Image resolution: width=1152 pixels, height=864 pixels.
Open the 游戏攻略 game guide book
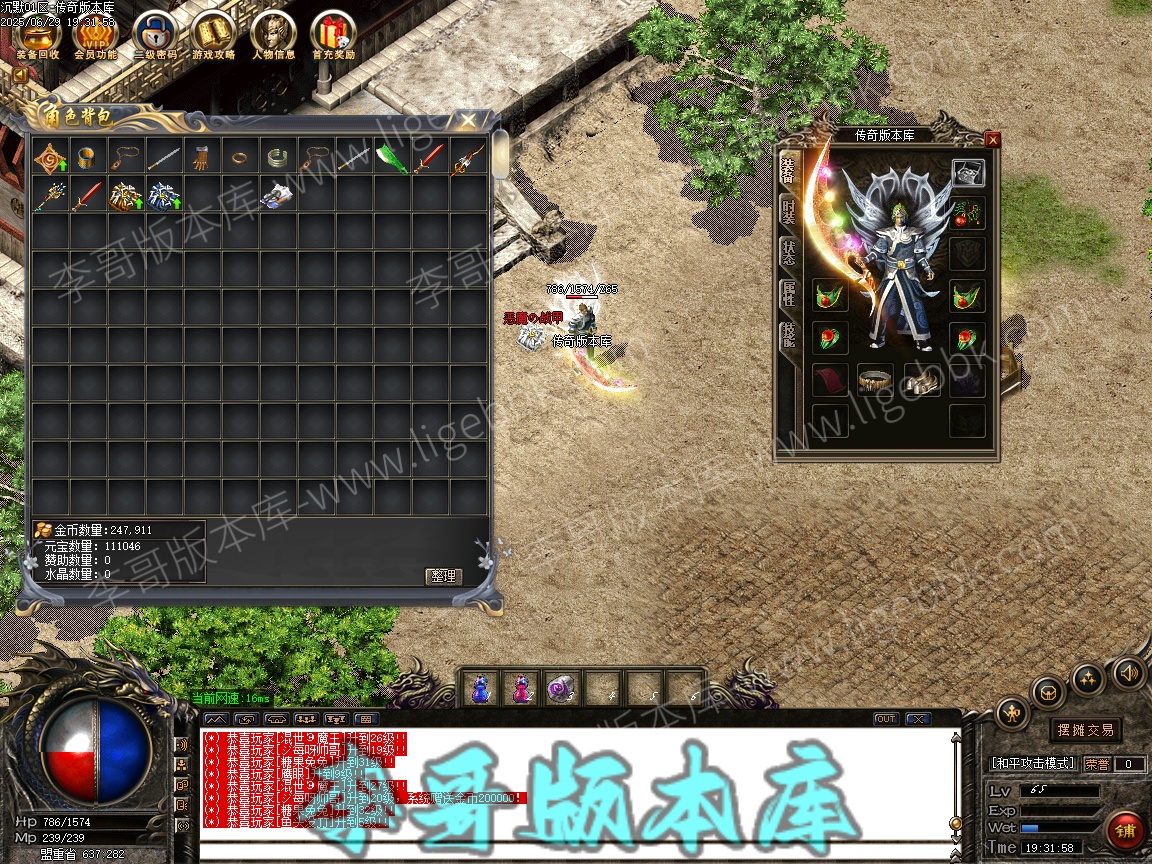(214, 34)
